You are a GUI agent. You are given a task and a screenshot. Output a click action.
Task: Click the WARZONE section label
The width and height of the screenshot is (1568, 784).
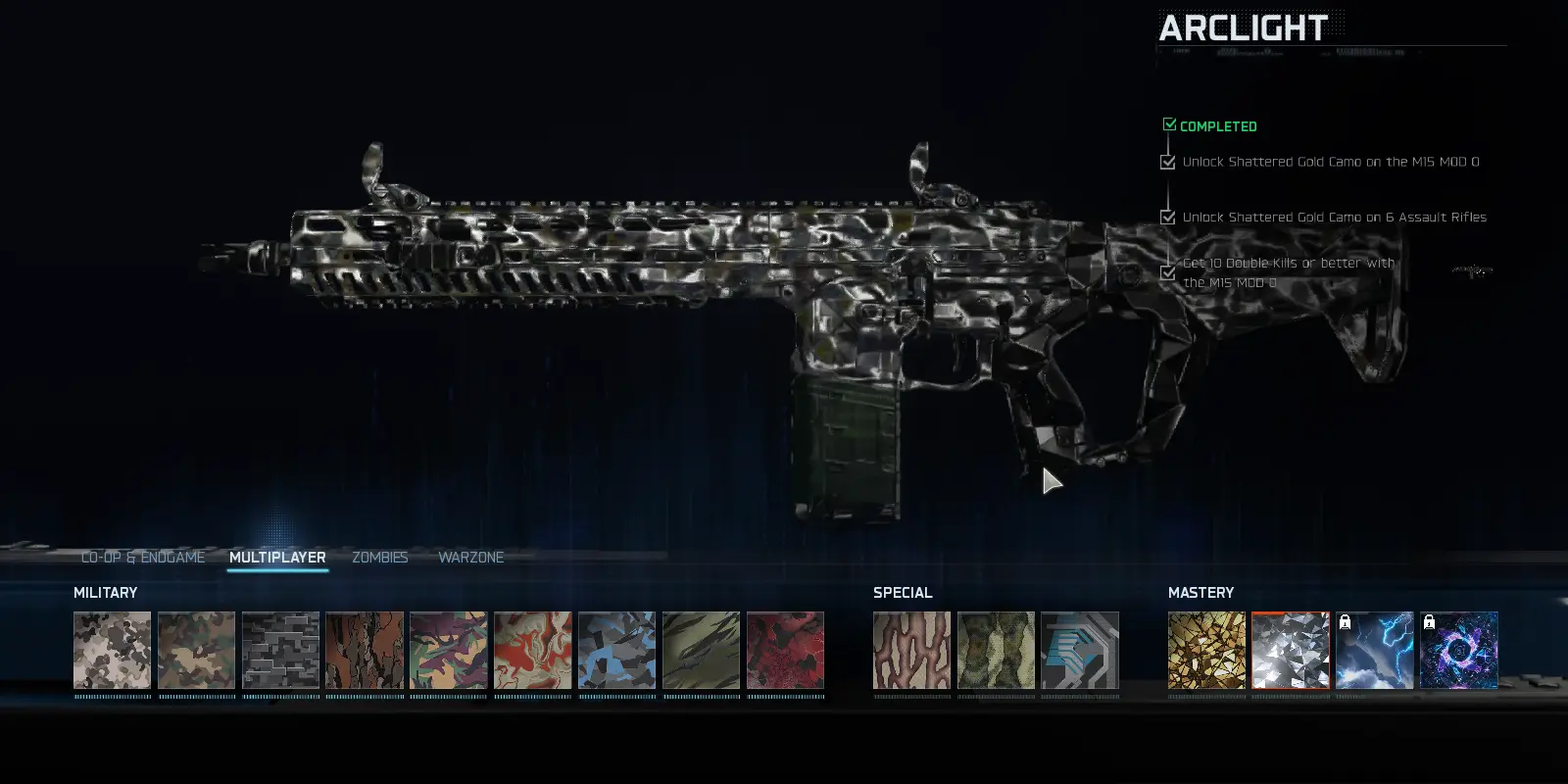pos(470,557)
